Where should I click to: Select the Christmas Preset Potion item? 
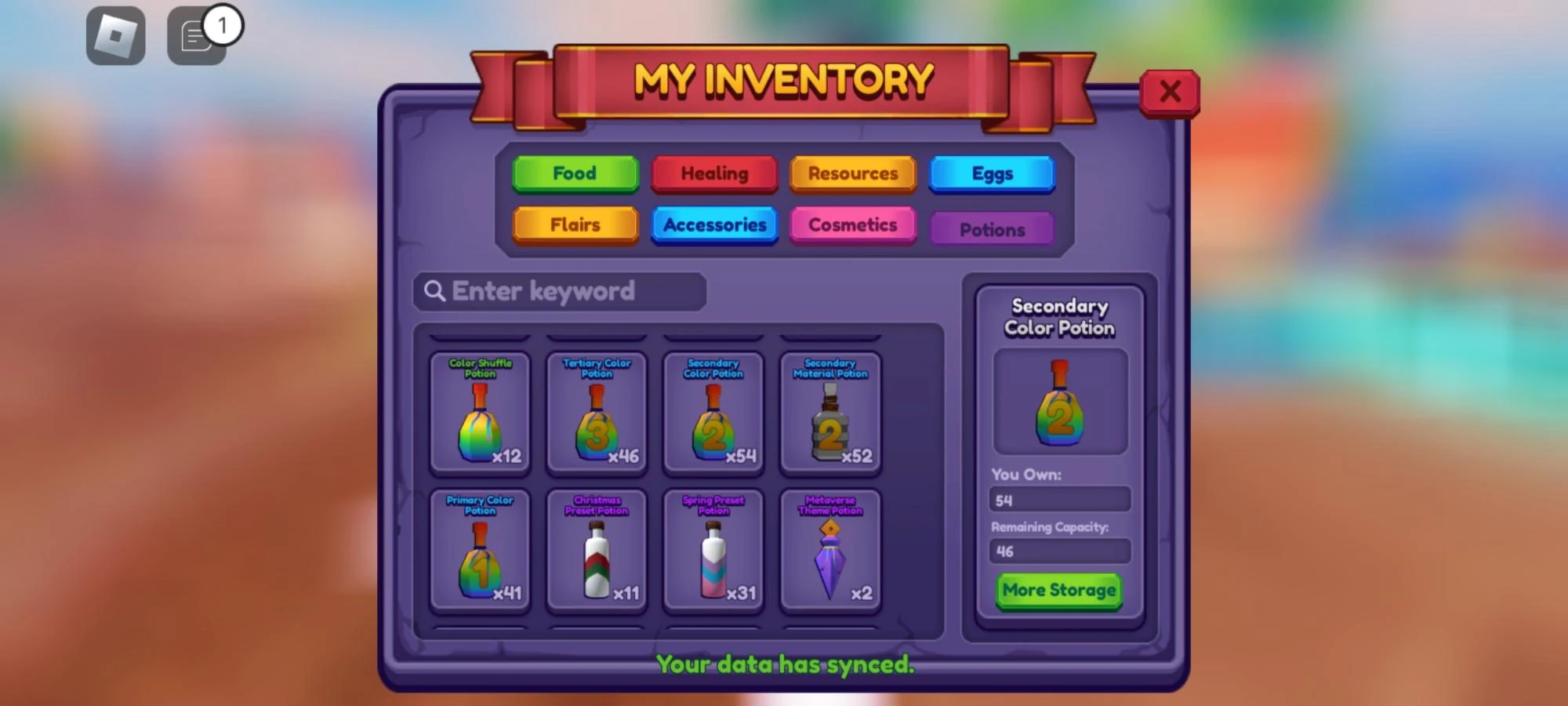click(x=597, y=551)
